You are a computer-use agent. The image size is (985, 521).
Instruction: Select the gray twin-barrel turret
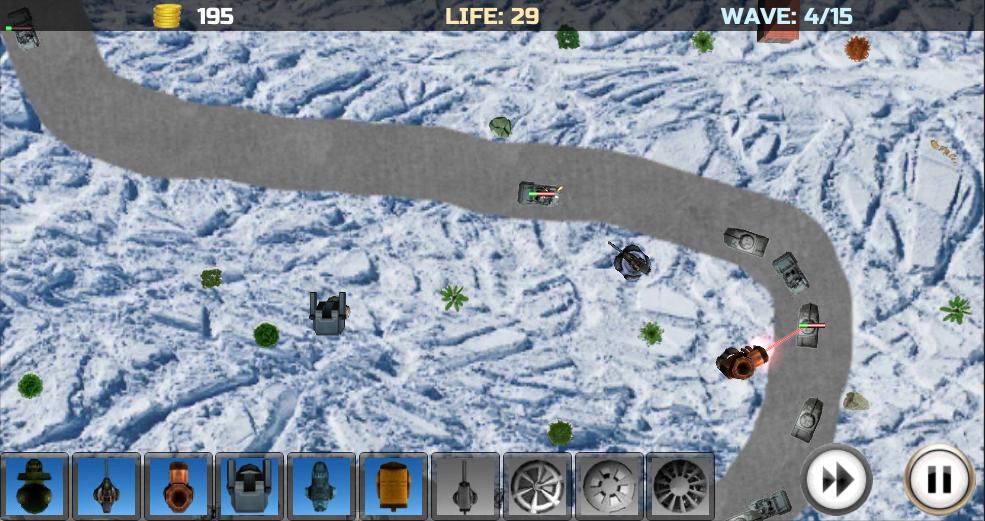(x=250, y=486)
